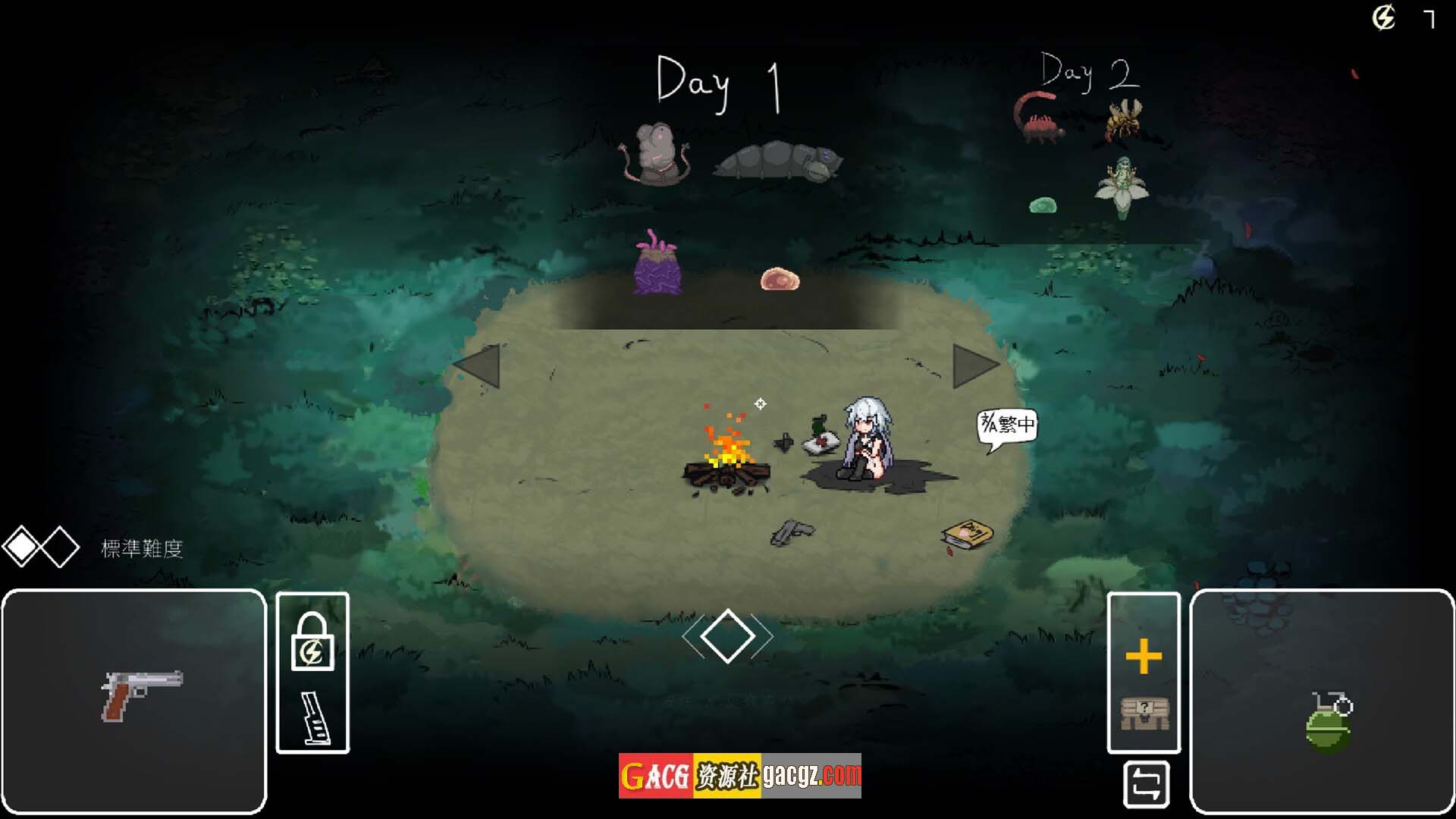Click the swap arrows button
Image resolution: width=1456 pixels, height=819 pixels.
1146,784
